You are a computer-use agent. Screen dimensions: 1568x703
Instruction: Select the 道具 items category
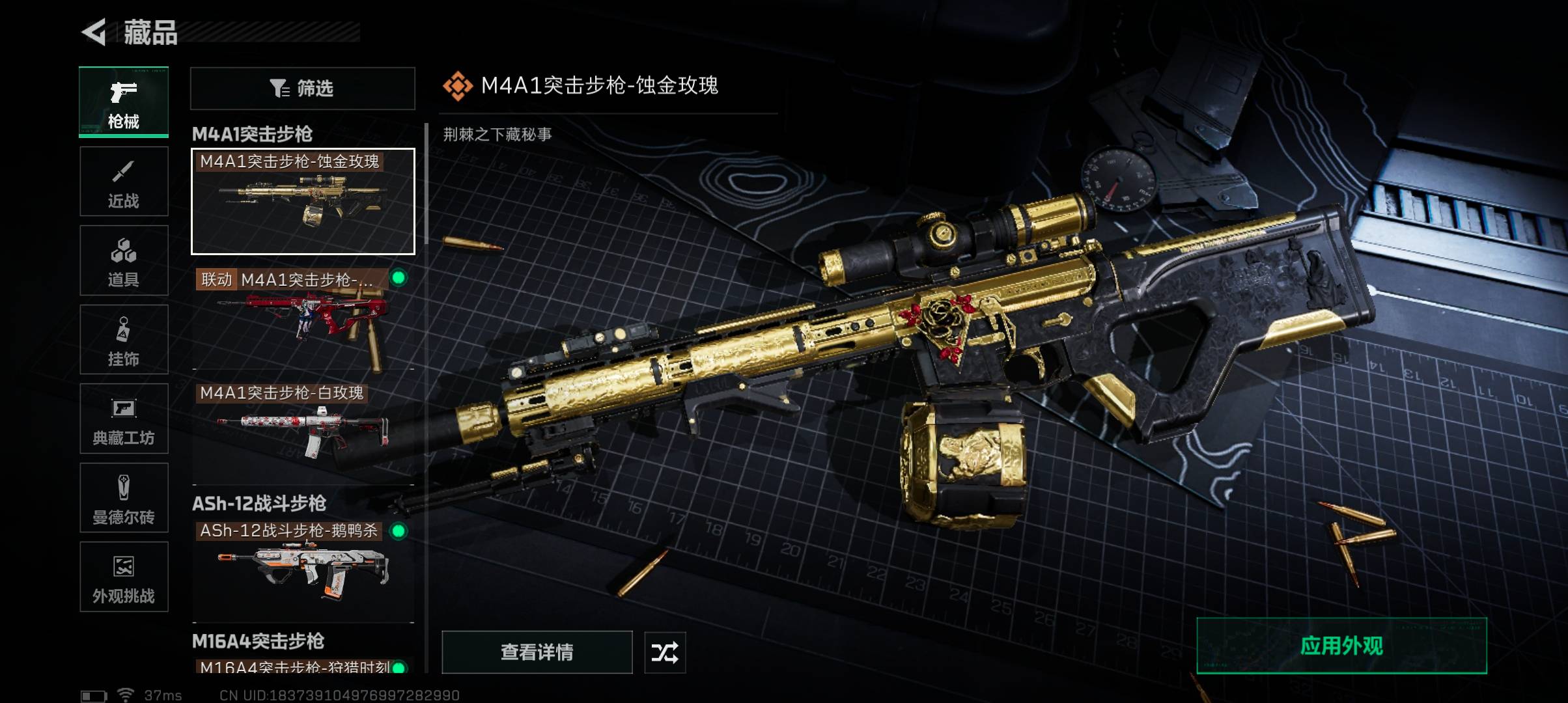pyautogui.click(x=124, y=260)
